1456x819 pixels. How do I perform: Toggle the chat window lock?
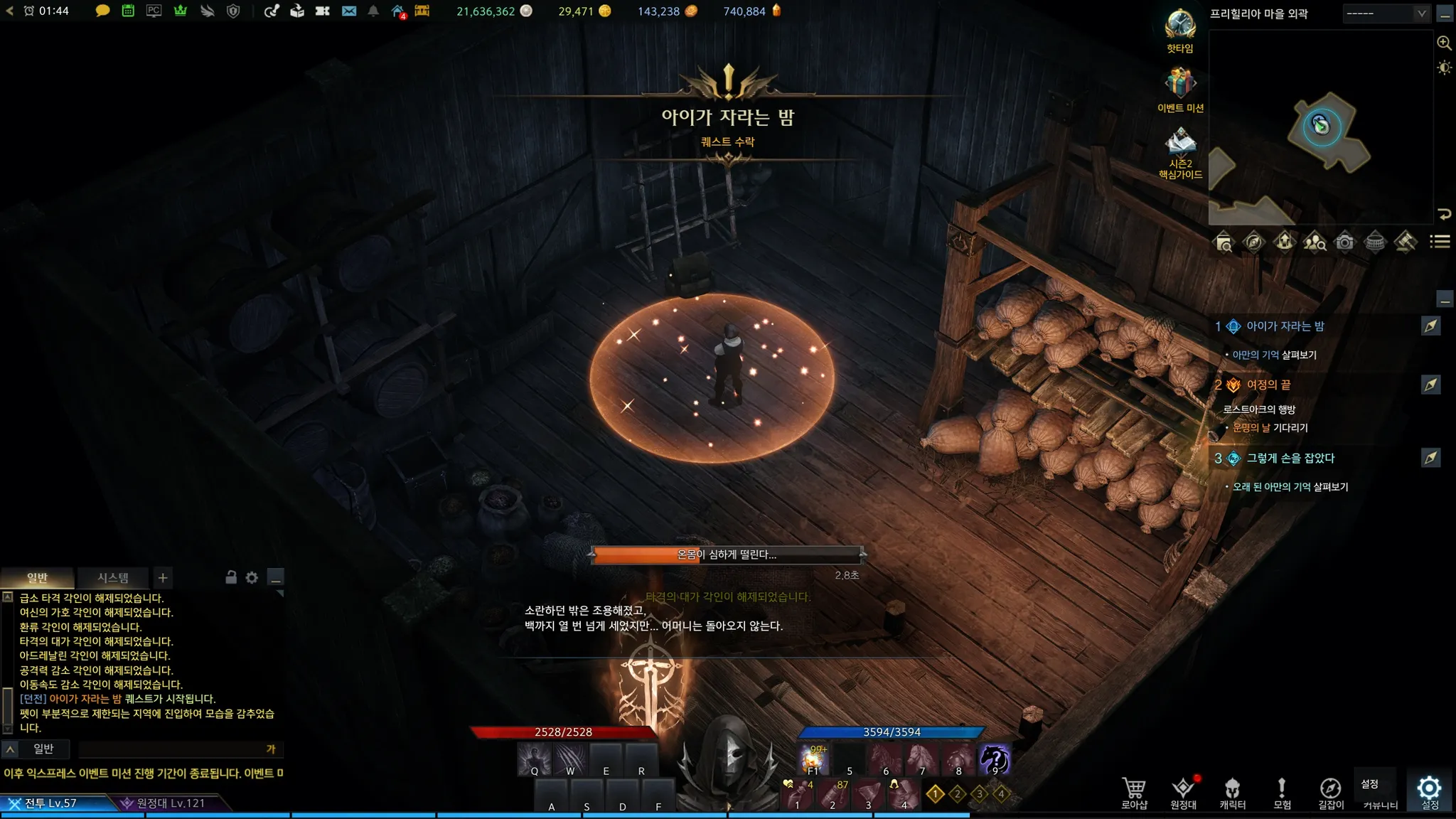coord(231,577)
